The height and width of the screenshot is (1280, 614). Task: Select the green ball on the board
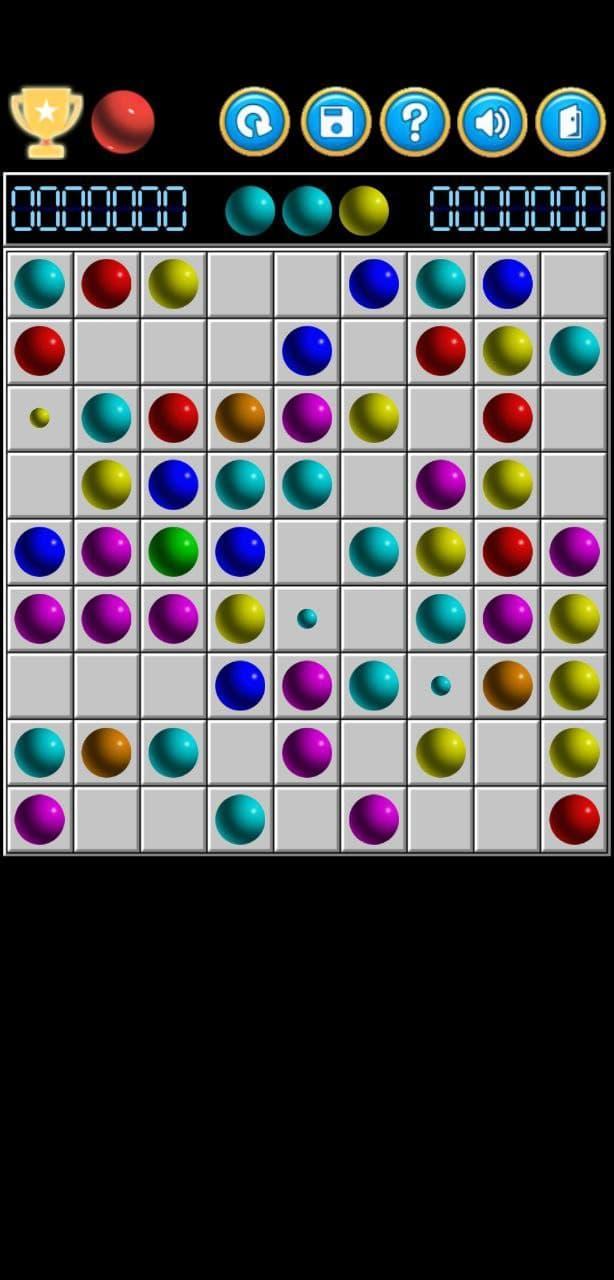pos(173,552)
